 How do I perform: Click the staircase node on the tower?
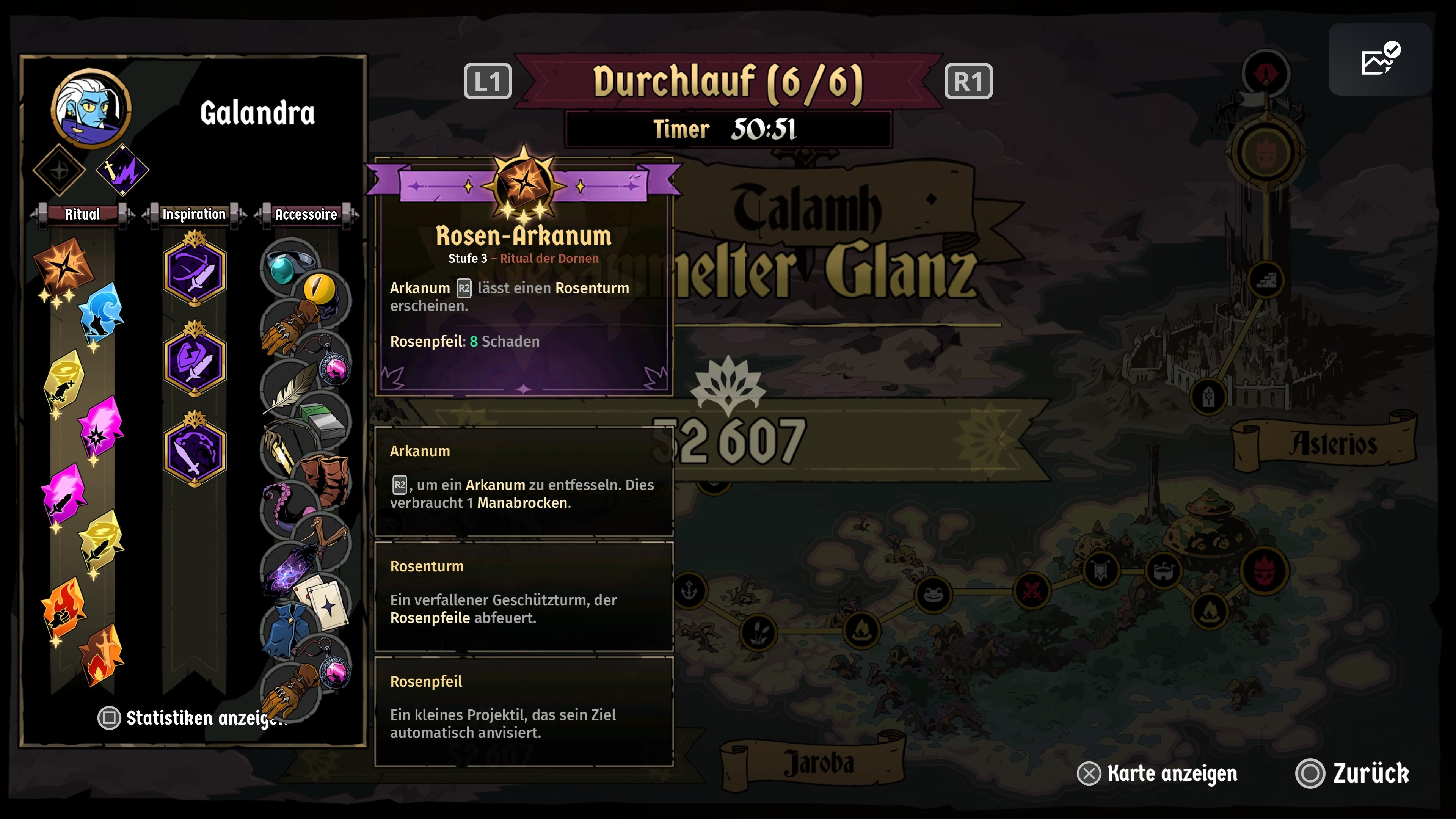tap(1266, 280)
